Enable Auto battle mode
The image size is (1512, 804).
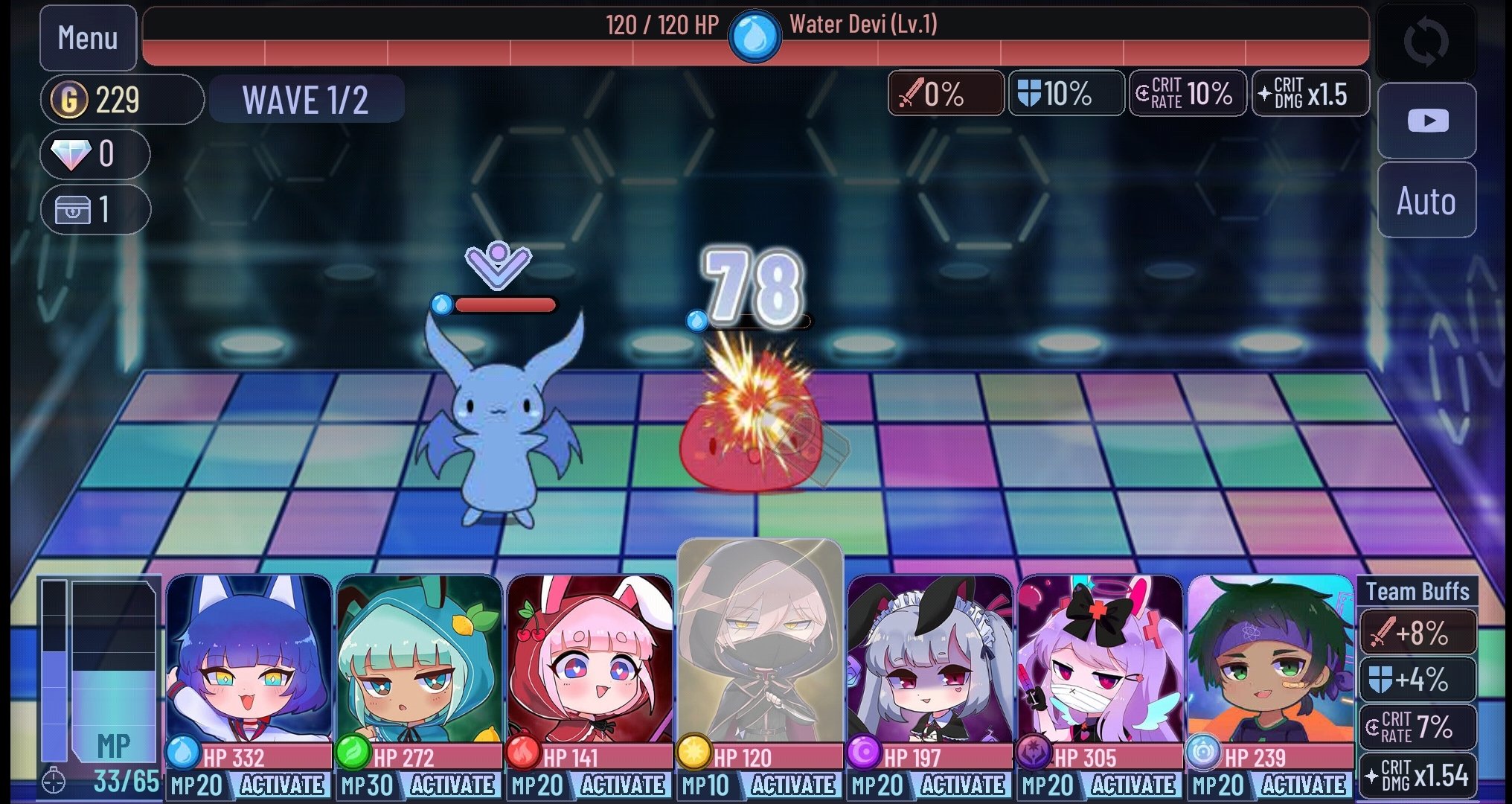[x=1426, y=201]
